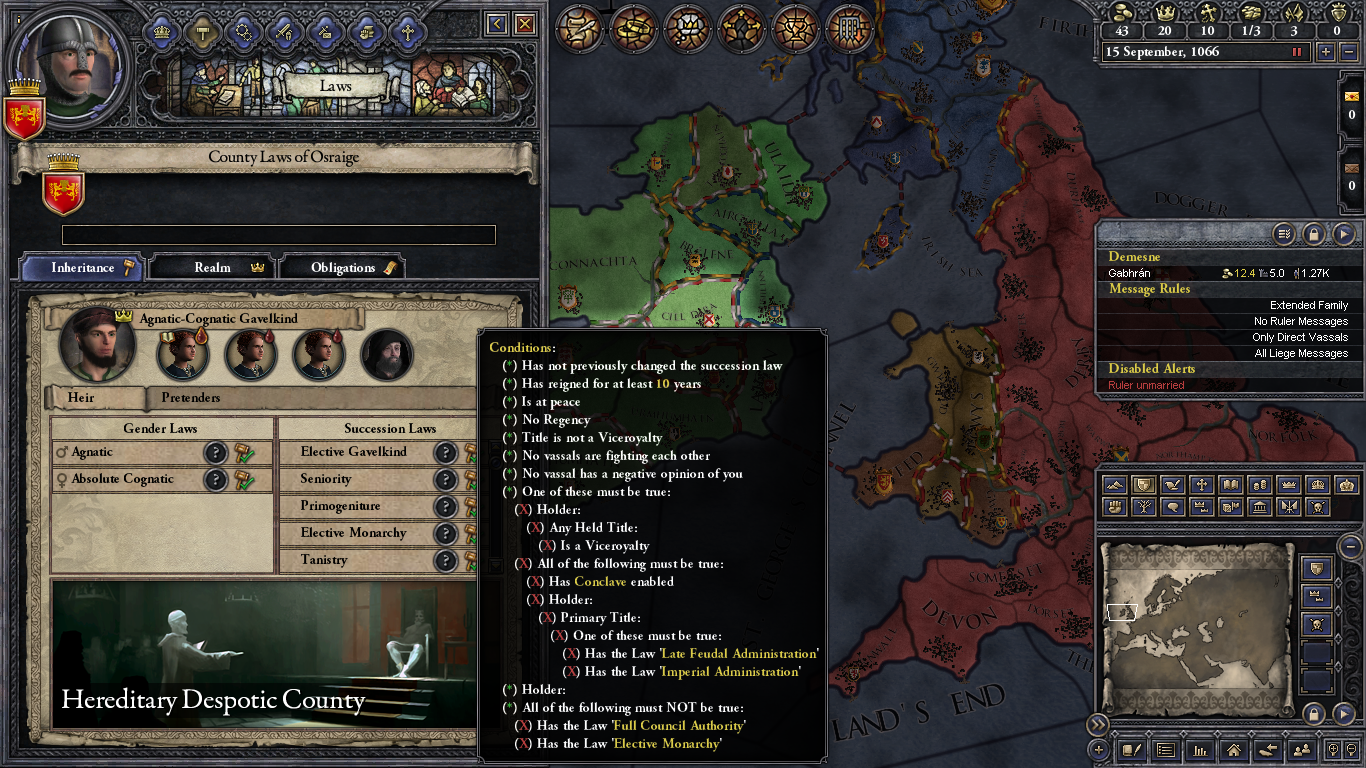This screenshot has width=1366, height=768.
Task: Click the question mark beside Seniority law
Action: tap(446, 479)
